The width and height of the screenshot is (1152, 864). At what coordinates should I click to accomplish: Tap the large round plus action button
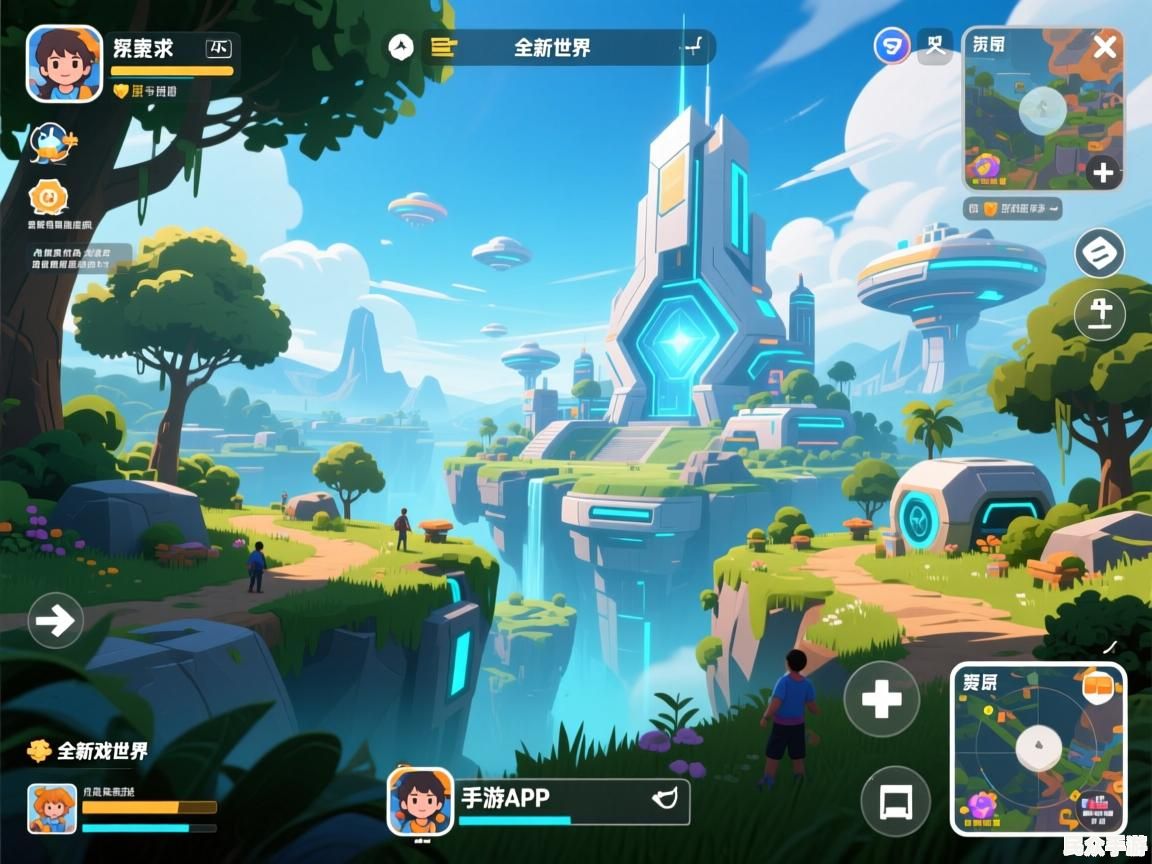tap(881, 699)
